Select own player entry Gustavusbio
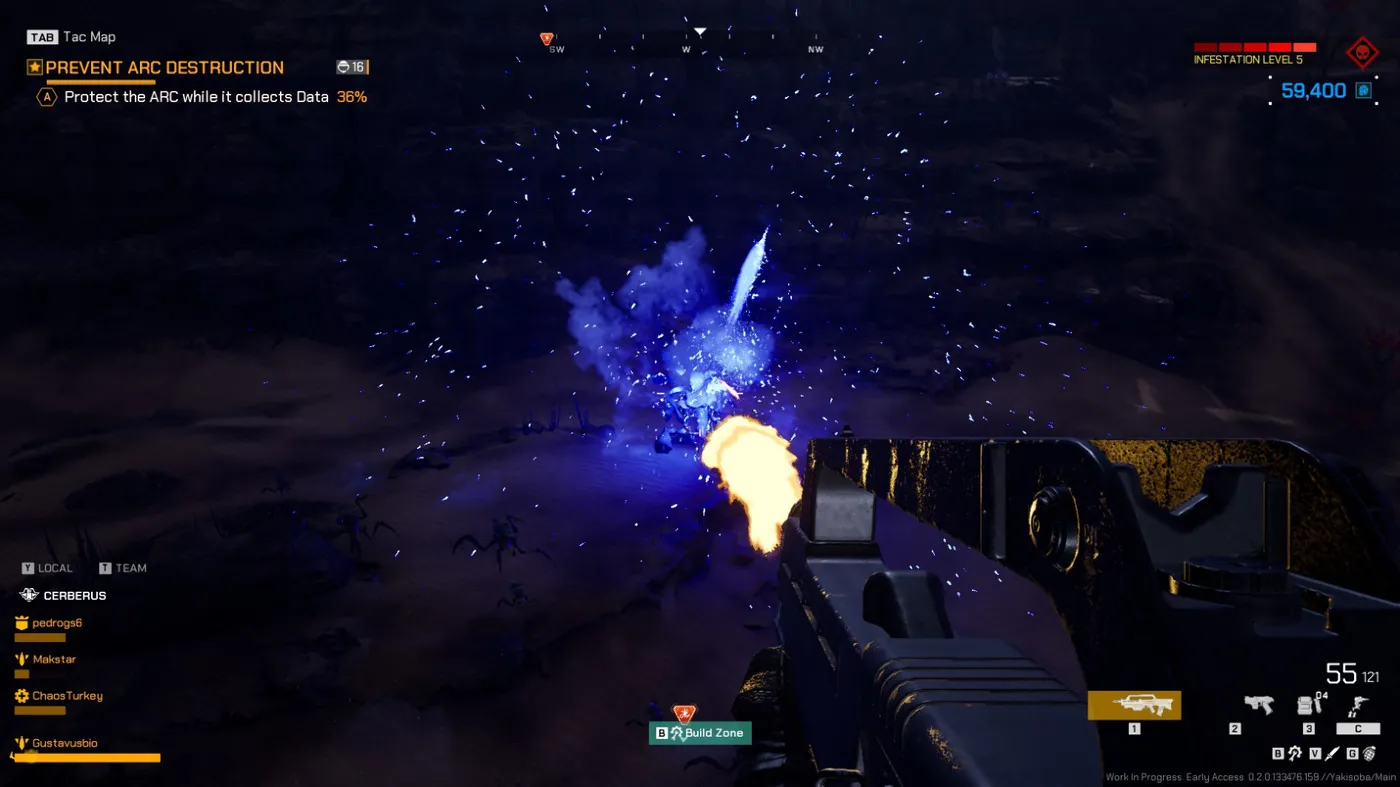The image size is (1400, 787). [x=64, y=743]
